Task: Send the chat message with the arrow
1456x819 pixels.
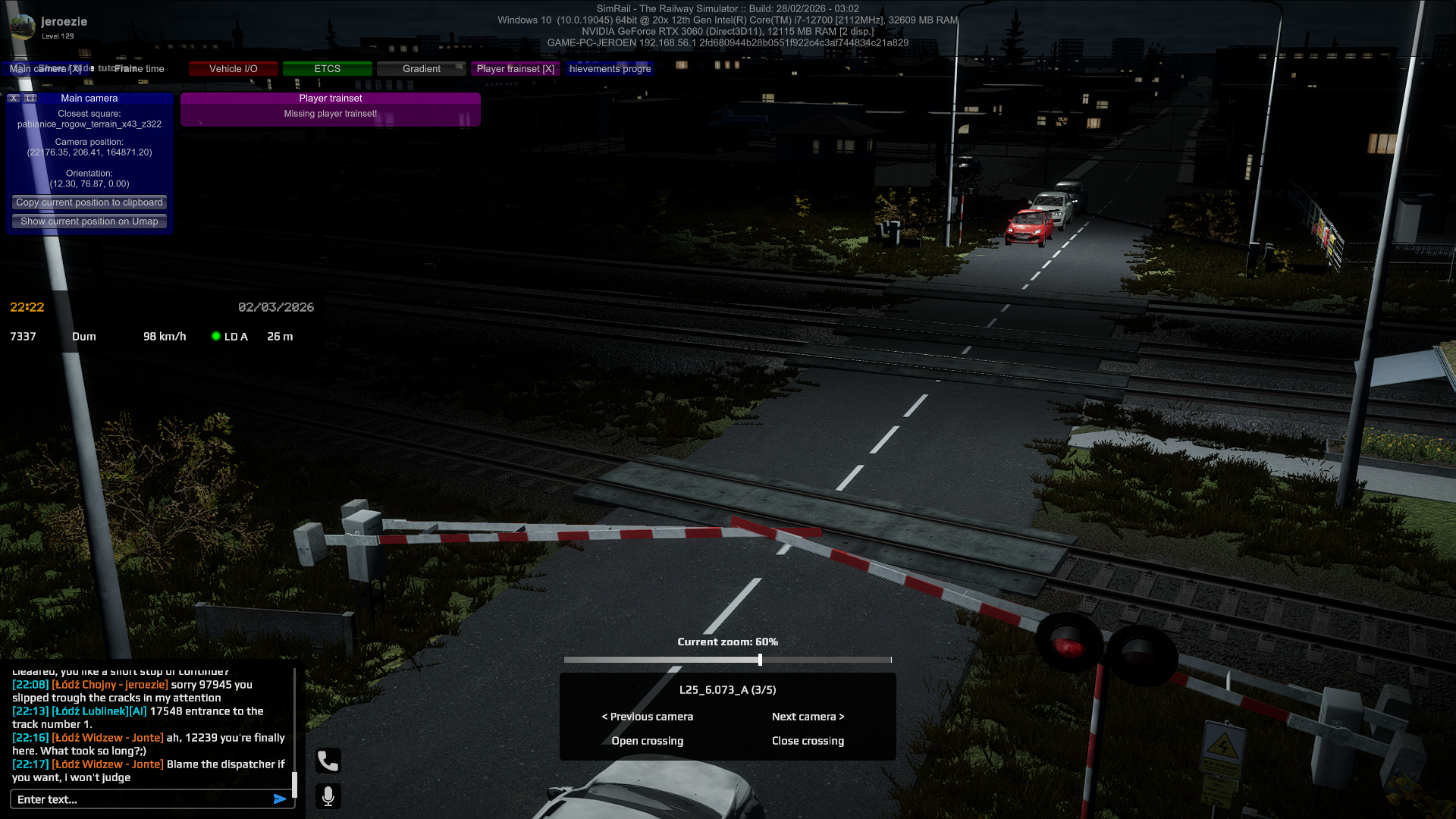Action: [280, 799]
